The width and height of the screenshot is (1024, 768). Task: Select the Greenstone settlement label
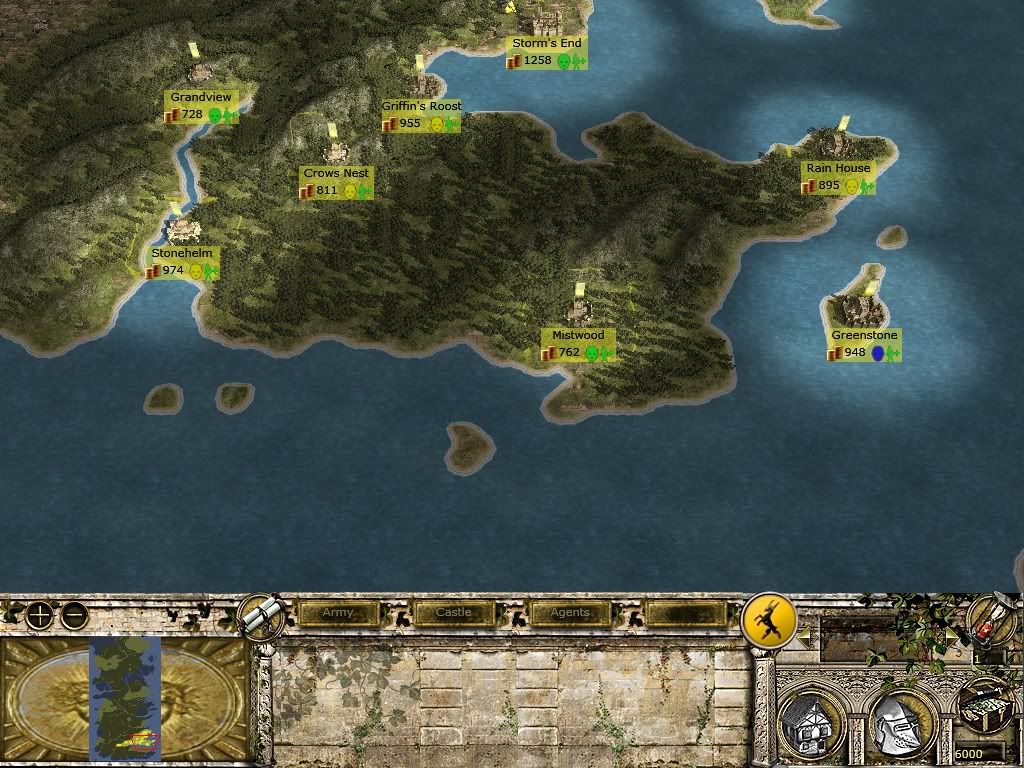coord(864,336)
